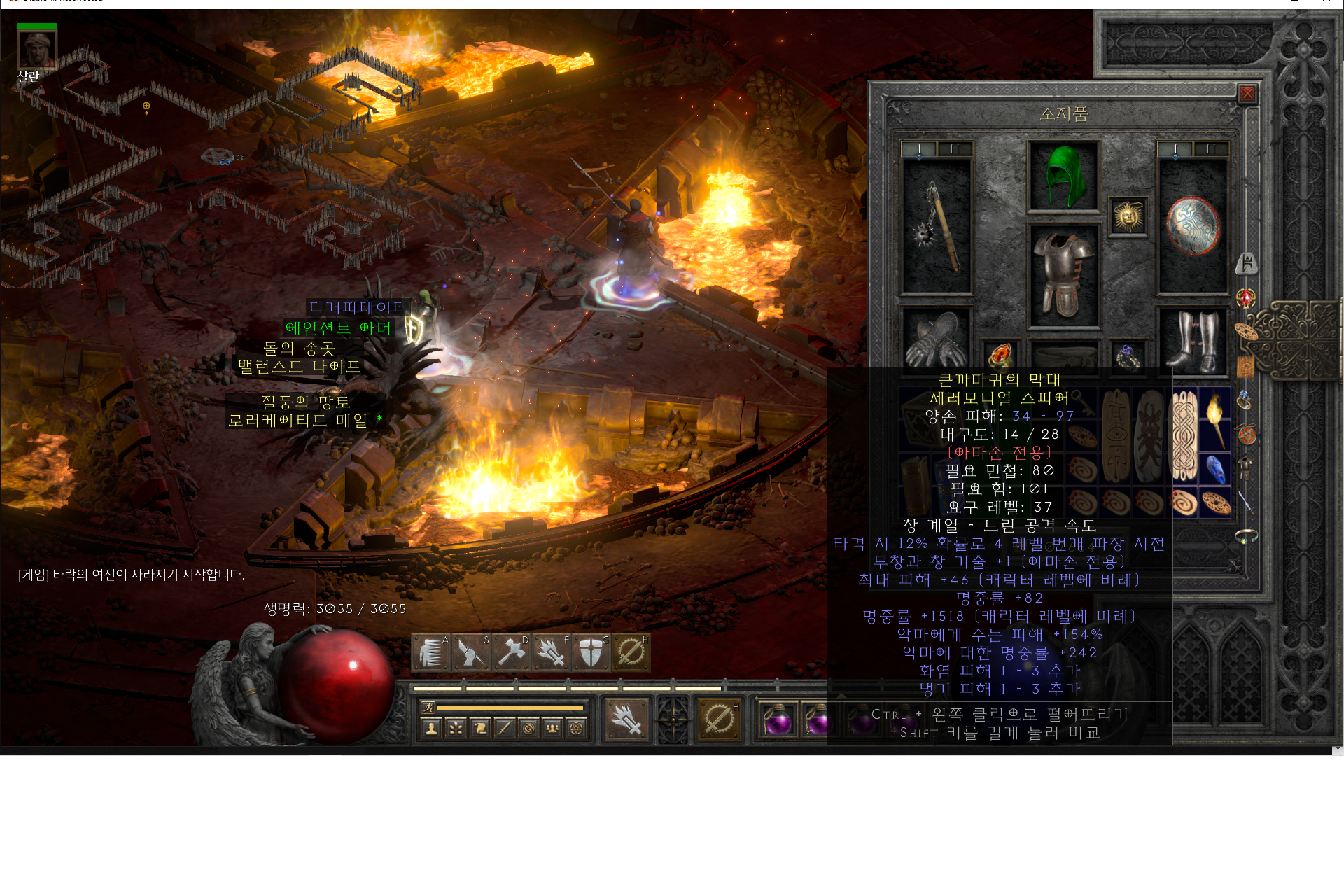This screenshot has height=896, width=1344.
Task: Select the equipped breastplate body armor
Action: (x=1063, y=276)
